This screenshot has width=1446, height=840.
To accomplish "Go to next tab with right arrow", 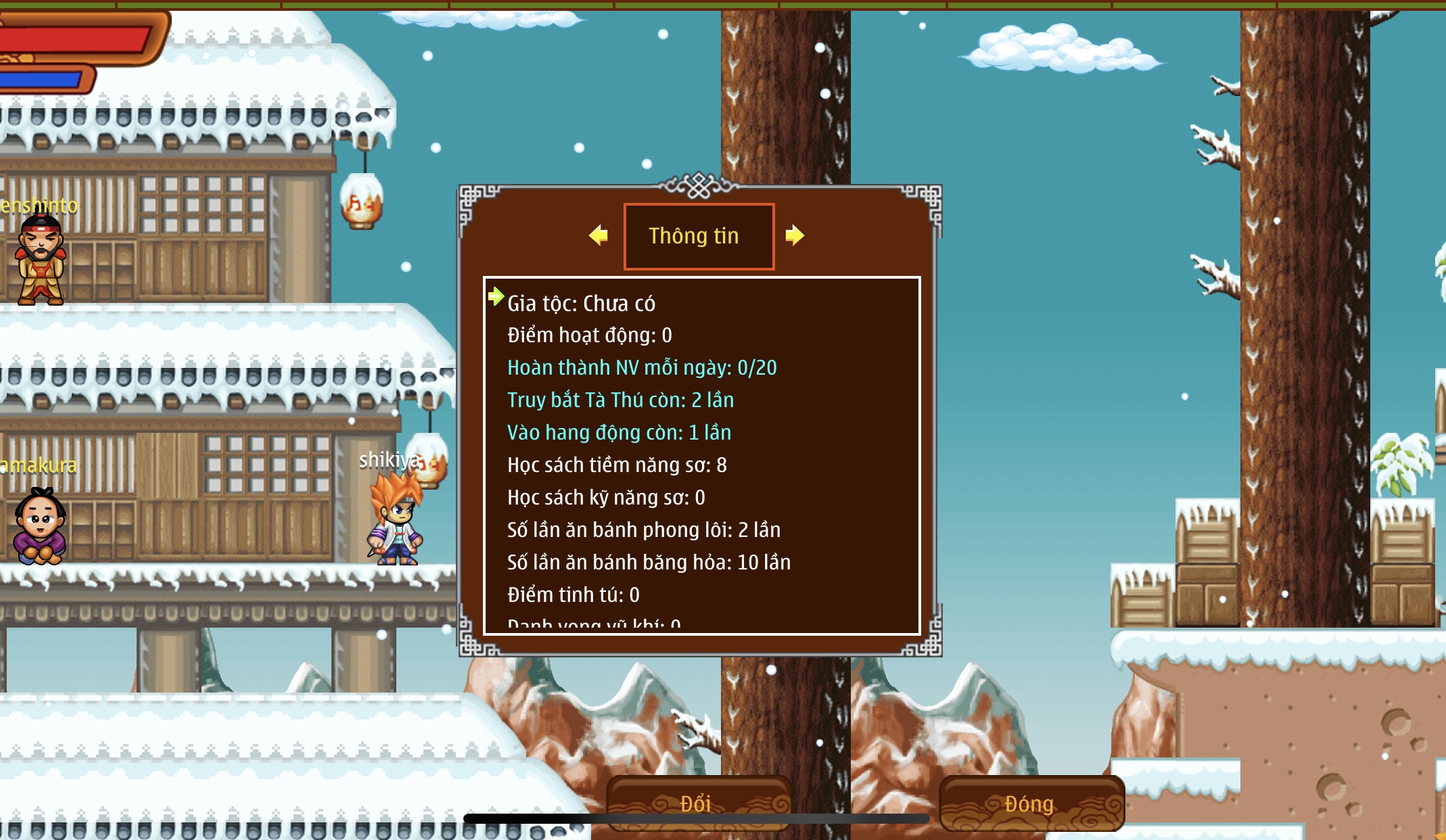I will (795, 235).
